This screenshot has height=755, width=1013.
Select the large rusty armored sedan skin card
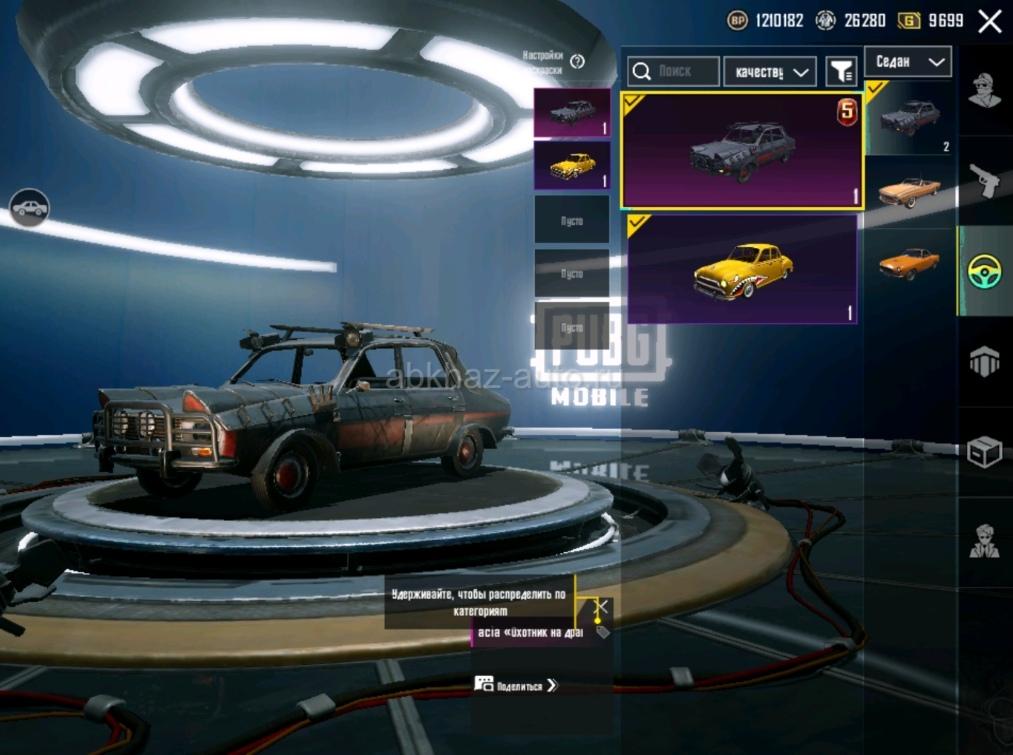[x=742, y=150]
